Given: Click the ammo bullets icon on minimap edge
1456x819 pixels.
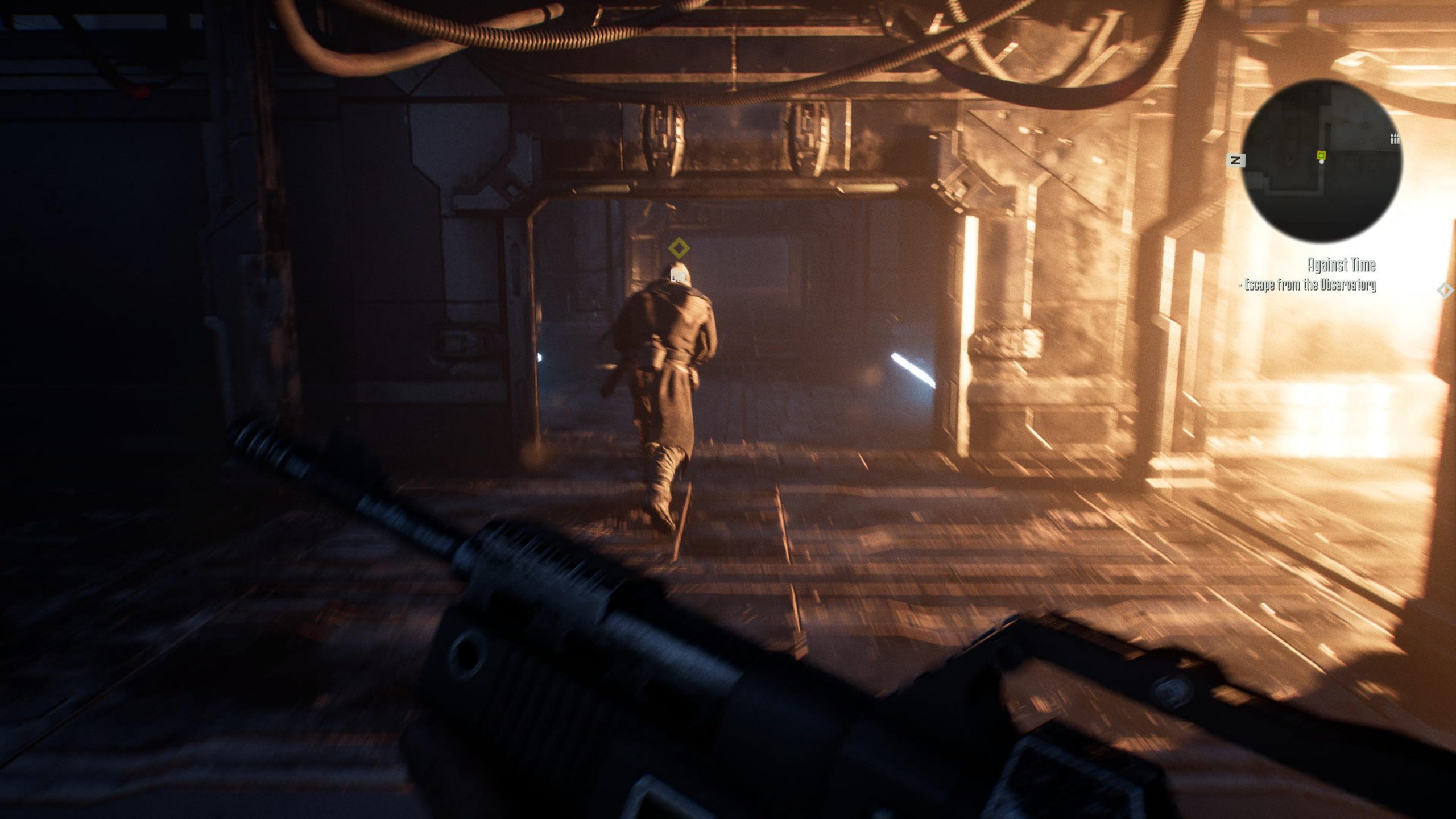Looking at the screenshot, I should tap(1395, 138).
